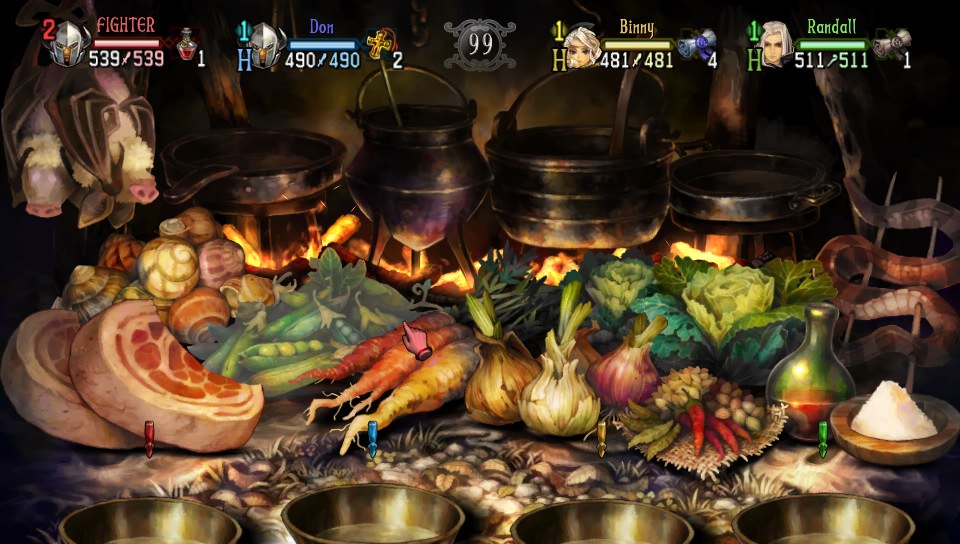960x544 pixels.
Task: Click the FIGHTER helmet portrait
Action: 69,46
